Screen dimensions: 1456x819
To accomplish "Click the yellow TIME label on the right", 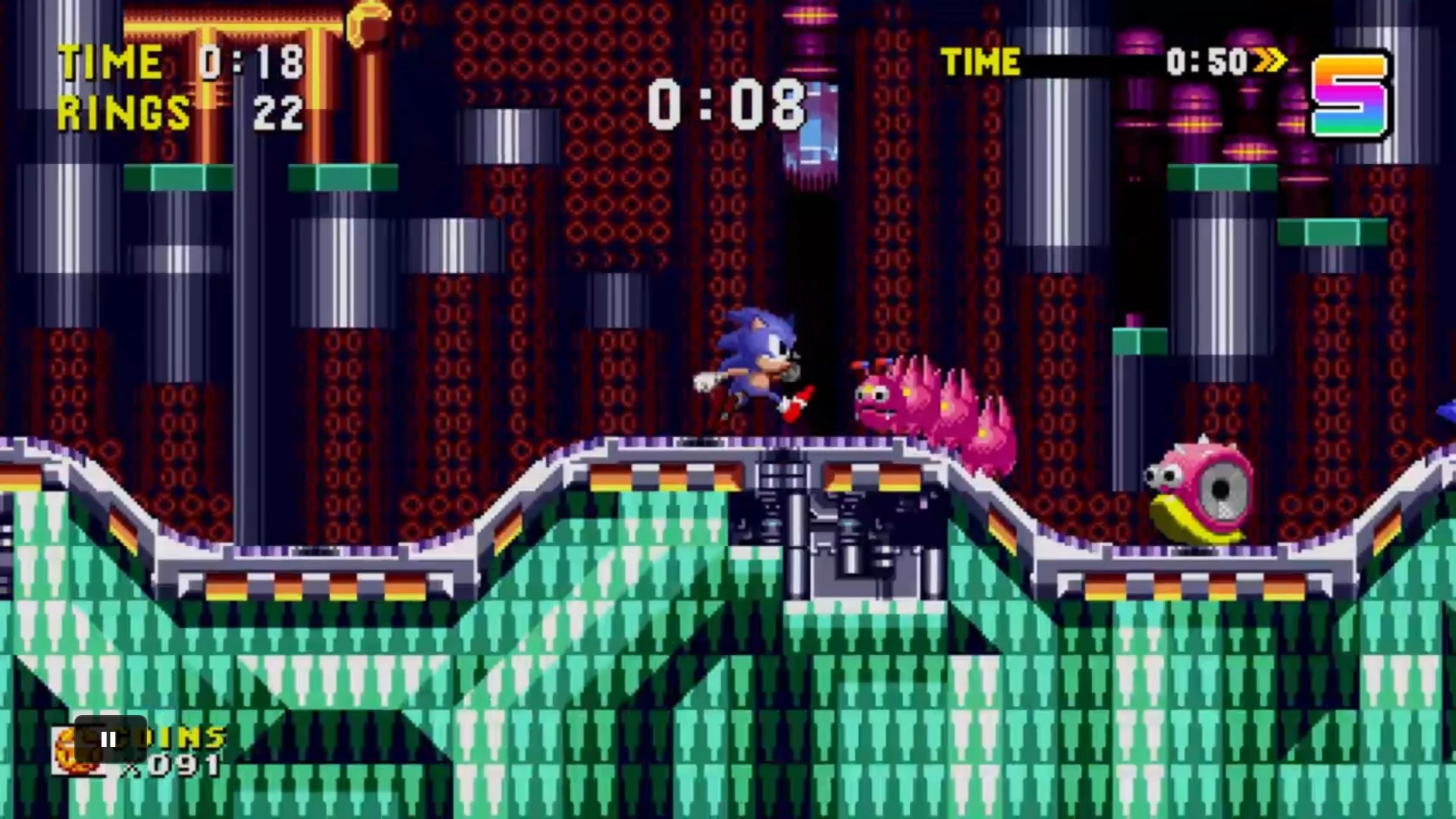I will pos(980,62).
